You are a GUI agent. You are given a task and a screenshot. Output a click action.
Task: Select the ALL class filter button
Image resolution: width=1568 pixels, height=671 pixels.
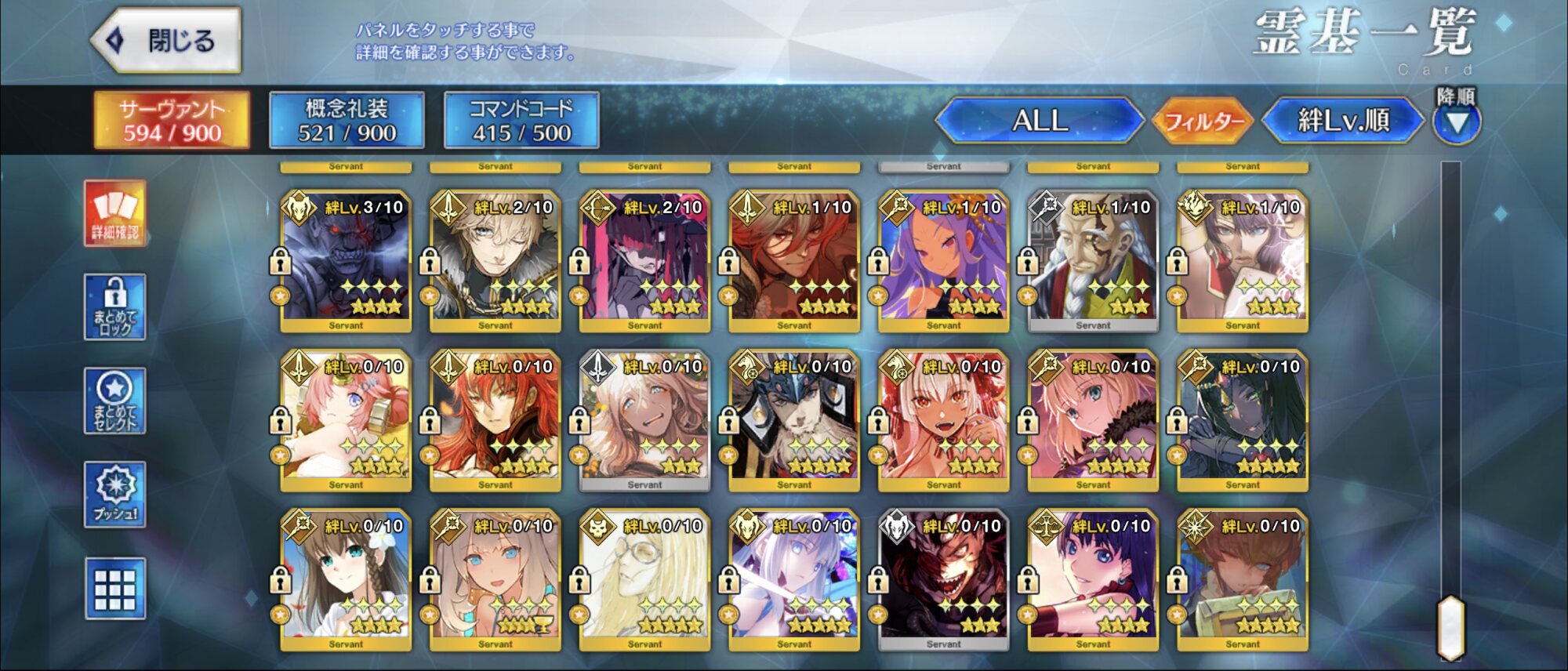pyautogui.click(x=1040, y=121)
